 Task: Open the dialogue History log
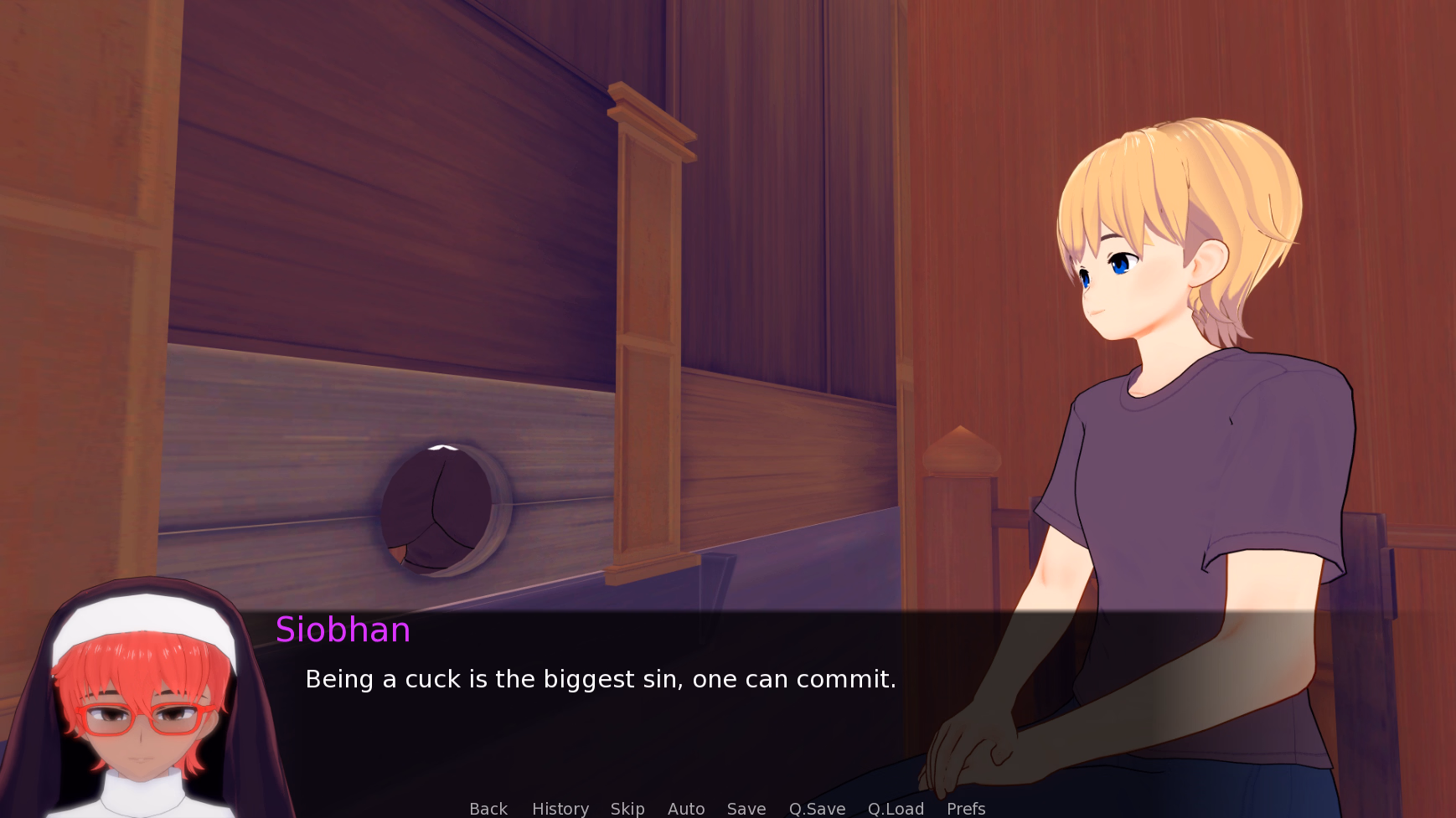560,808
